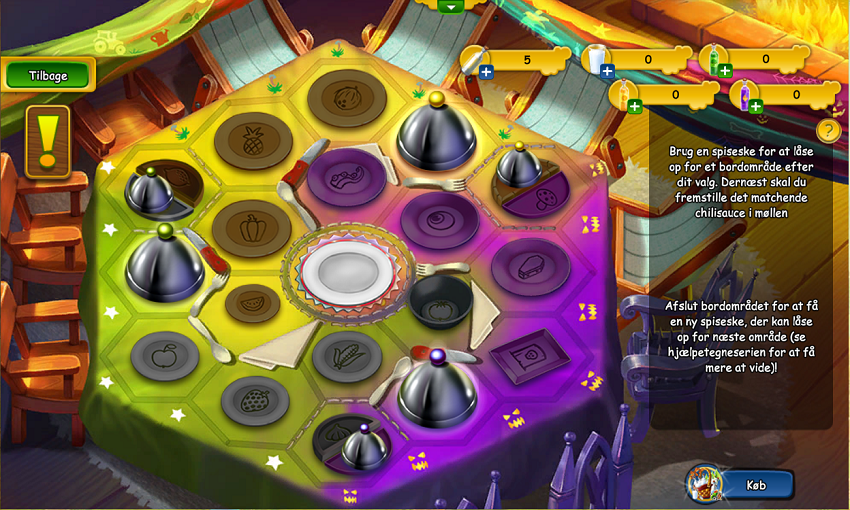Viewport: 850px width, 510px height.
Task: Open the yellow exclamation mark notice
Action: coord(48,141)
